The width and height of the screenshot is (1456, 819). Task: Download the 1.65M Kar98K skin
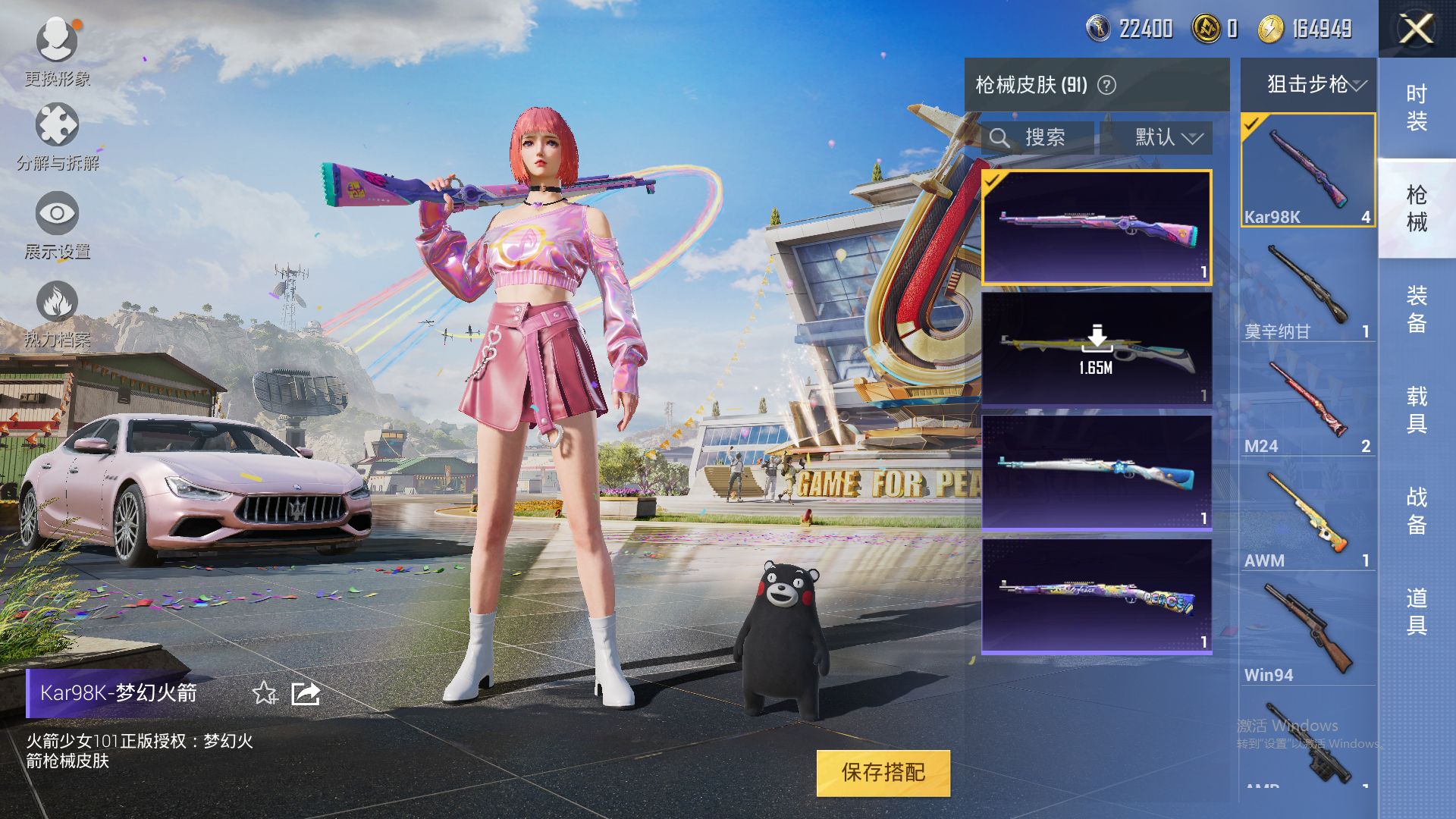[1097, 349]
